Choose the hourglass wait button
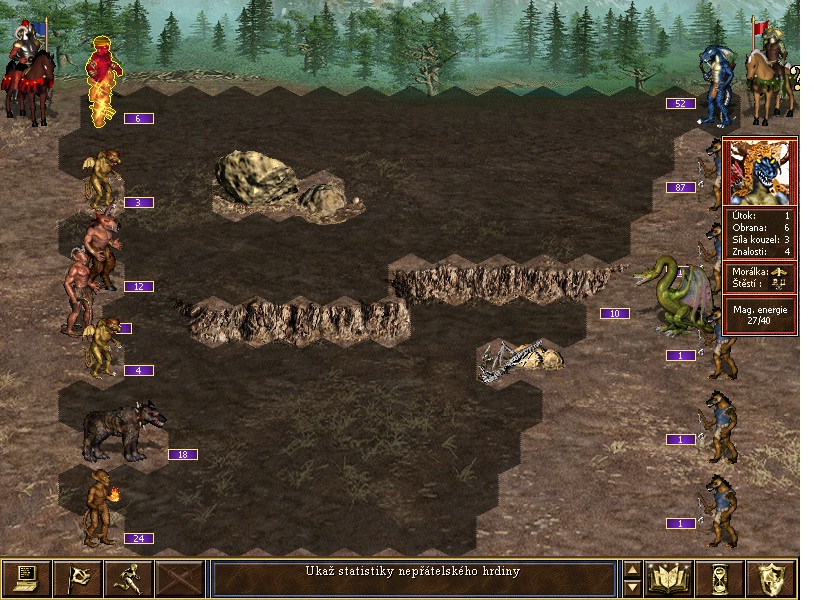This screenshot has width=814, height=600. coord(722,578)
